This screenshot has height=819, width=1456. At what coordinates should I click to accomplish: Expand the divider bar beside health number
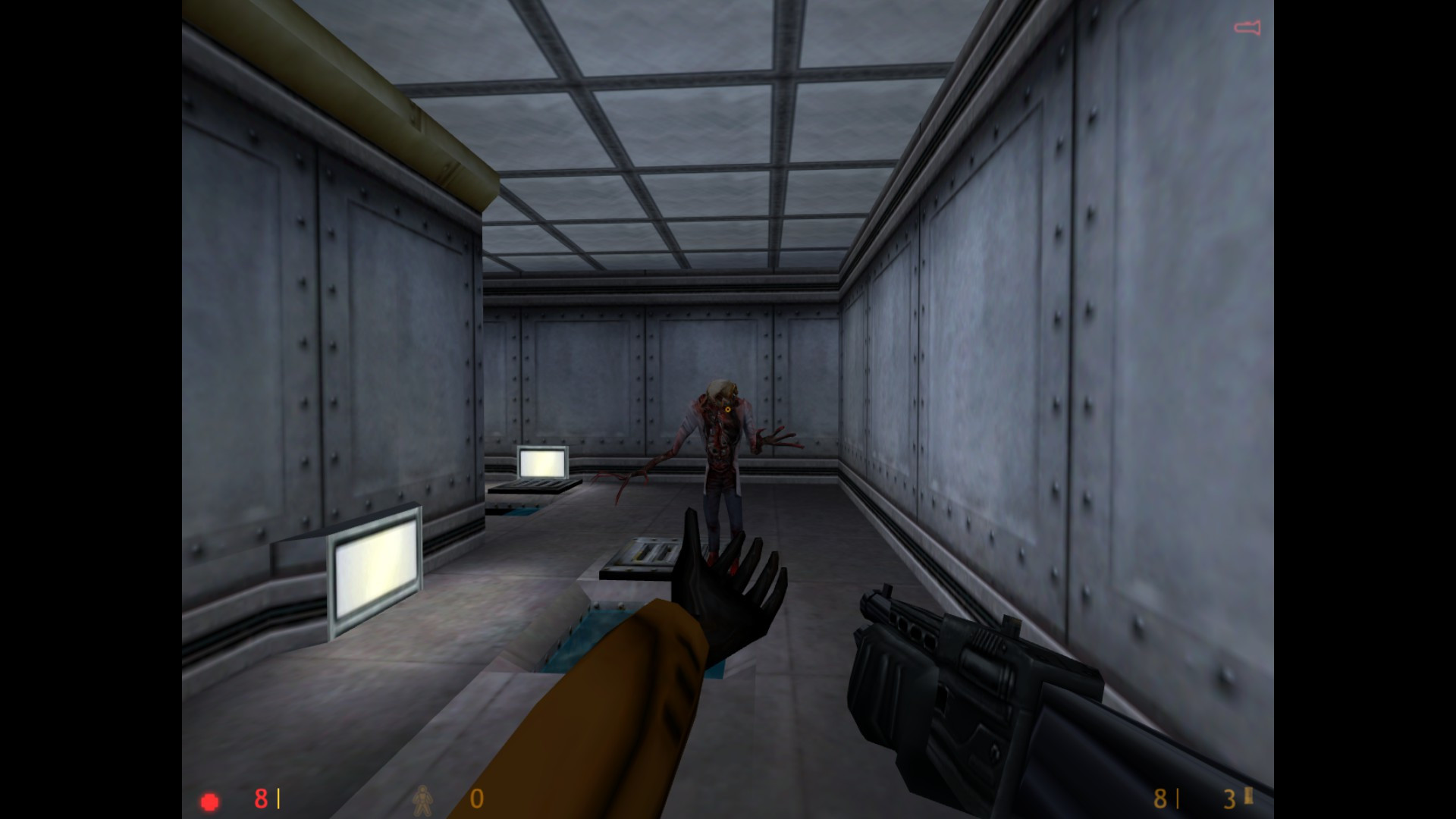coord(278,799)
